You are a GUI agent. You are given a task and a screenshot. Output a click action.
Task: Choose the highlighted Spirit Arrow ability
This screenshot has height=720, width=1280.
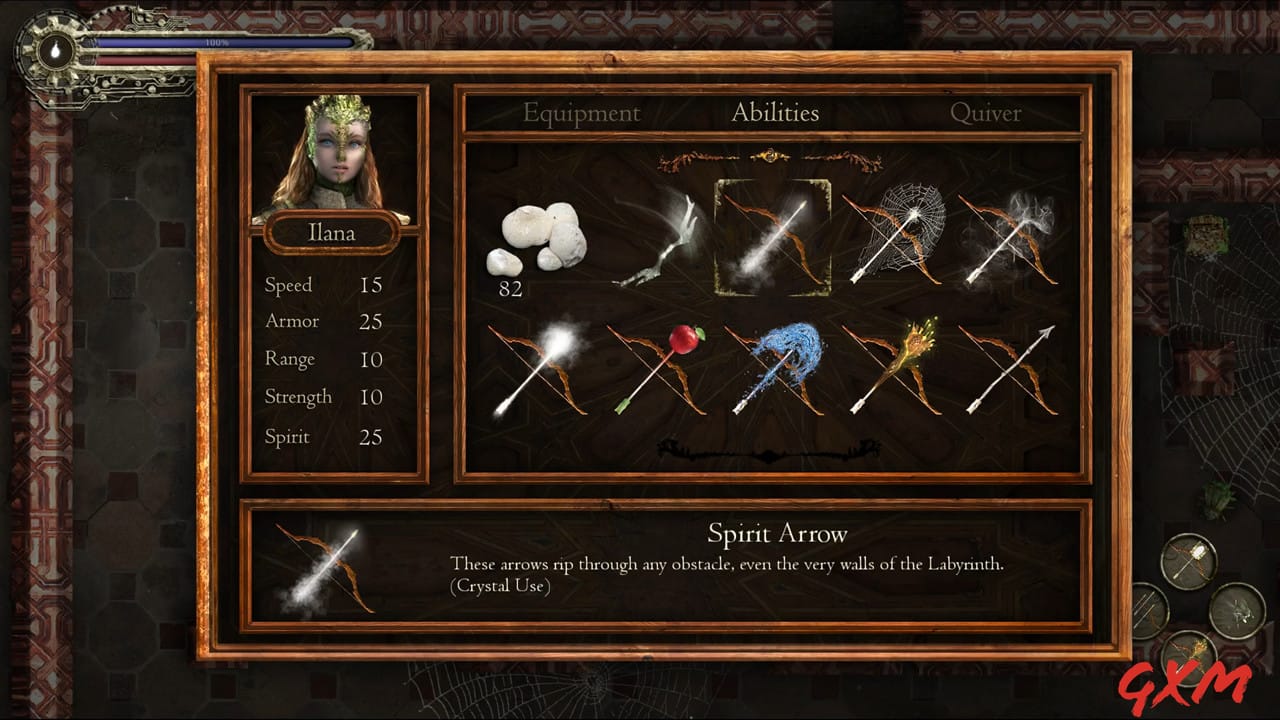(772, 238)
